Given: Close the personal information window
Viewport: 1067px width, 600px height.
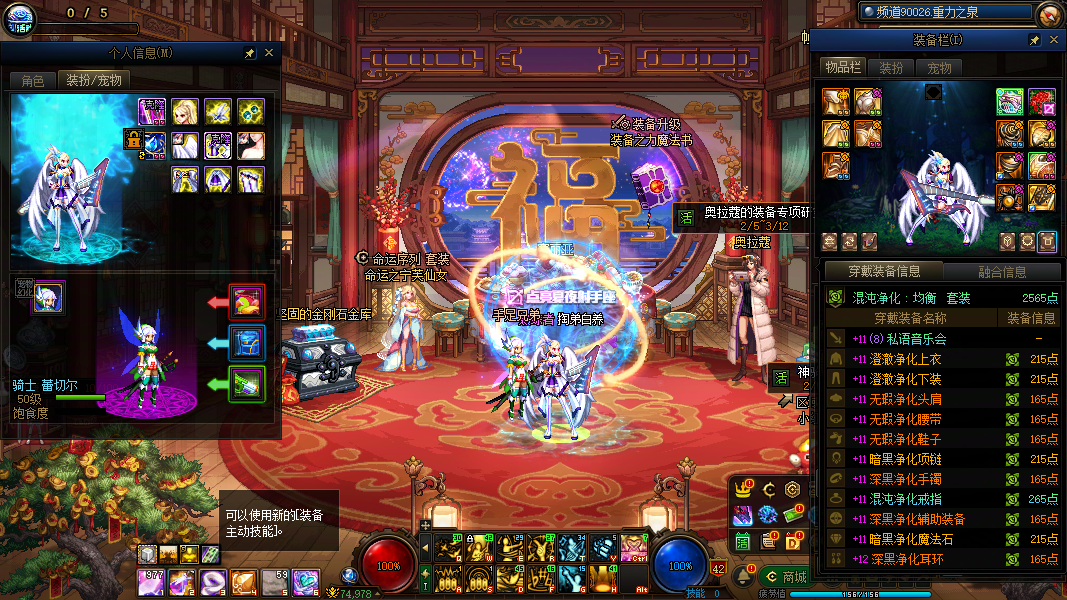Looking at the screenshot, I should click(x=269, y=53).
